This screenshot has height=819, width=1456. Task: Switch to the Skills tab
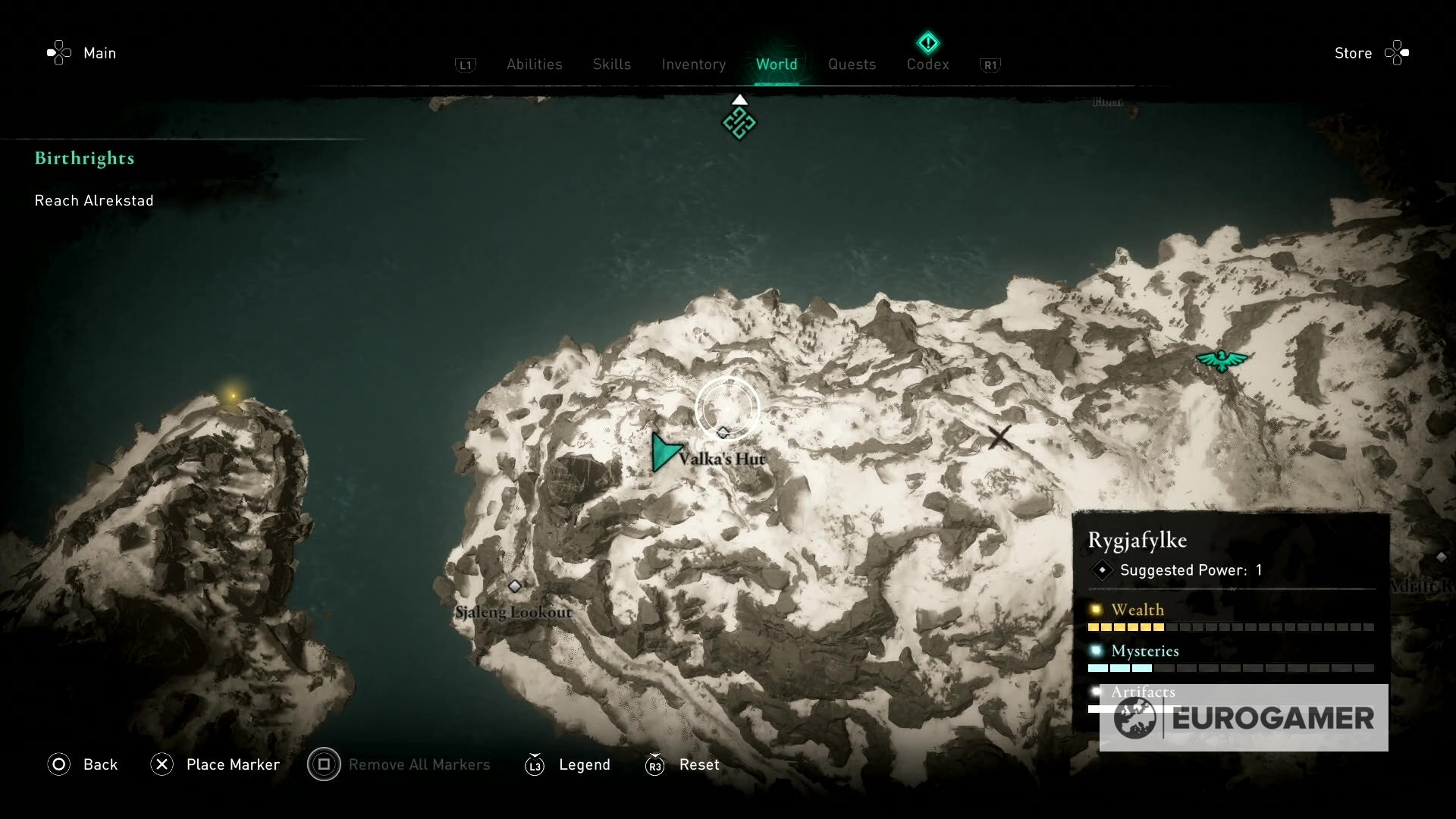pyautogui.click(x=611, y=64)
